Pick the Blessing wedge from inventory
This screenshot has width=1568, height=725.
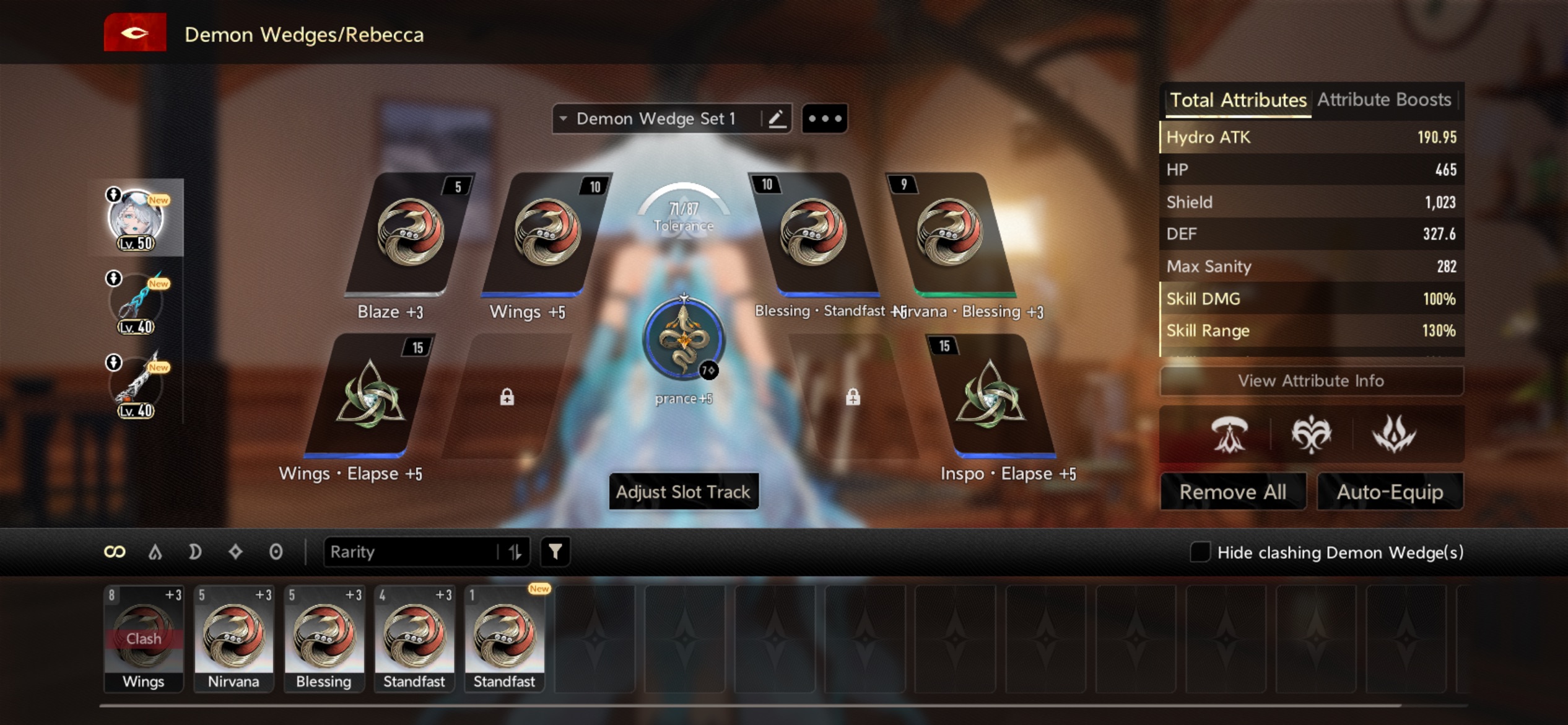pyautogui.click(x=324, y=637)
